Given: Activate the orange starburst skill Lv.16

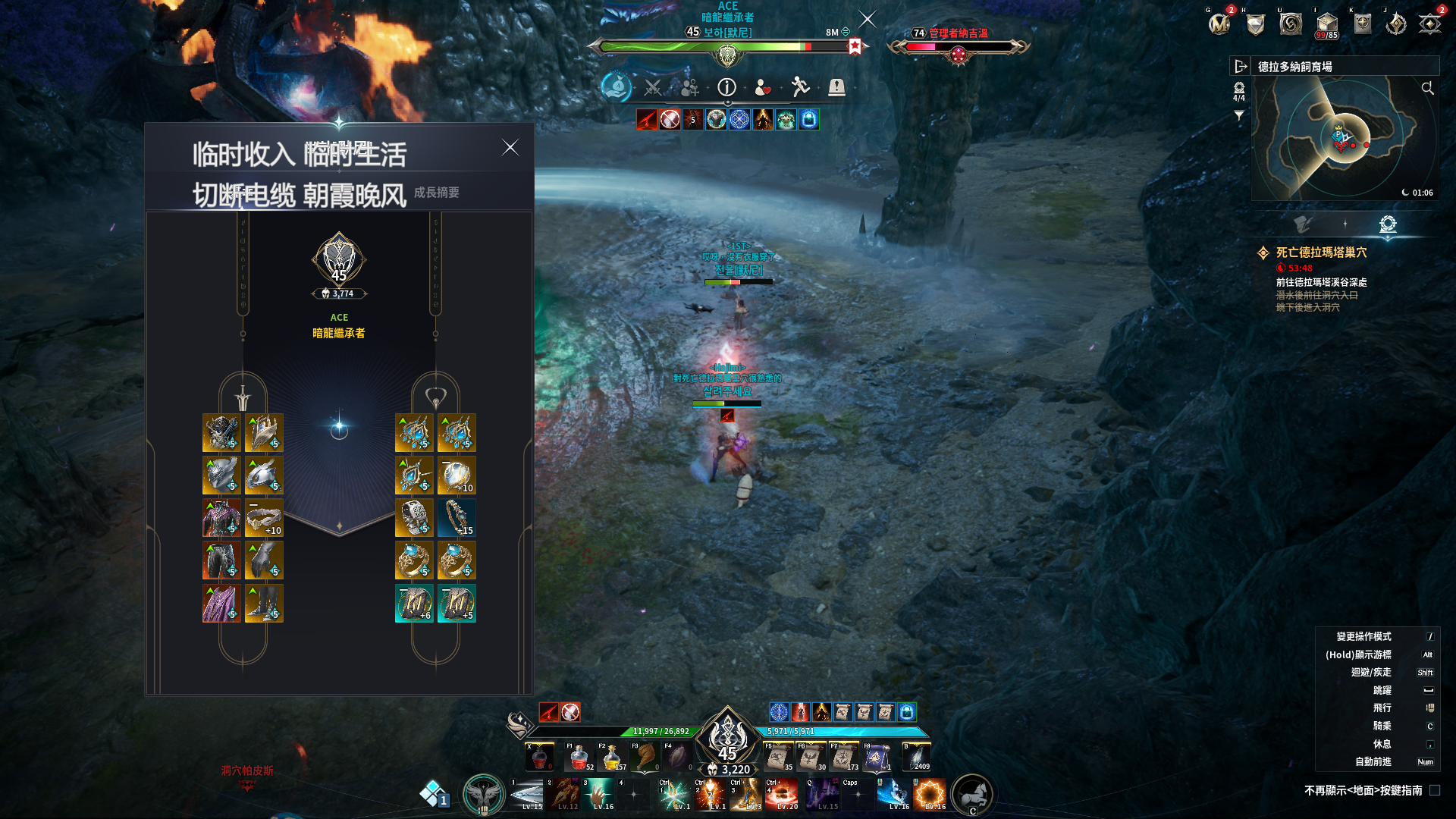Looking at the screenshot, I should pos(930,795).
